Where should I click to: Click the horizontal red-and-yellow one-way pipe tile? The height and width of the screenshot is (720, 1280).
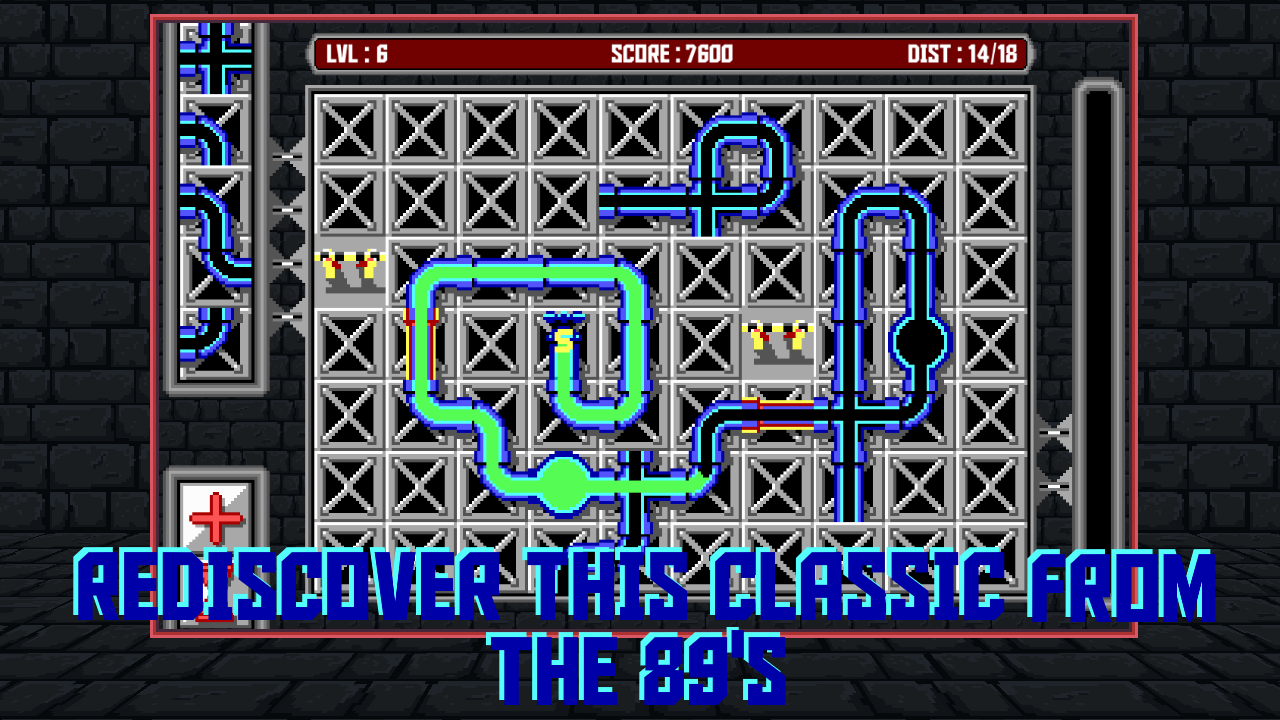pyautogui.click(x=778, y=414)
